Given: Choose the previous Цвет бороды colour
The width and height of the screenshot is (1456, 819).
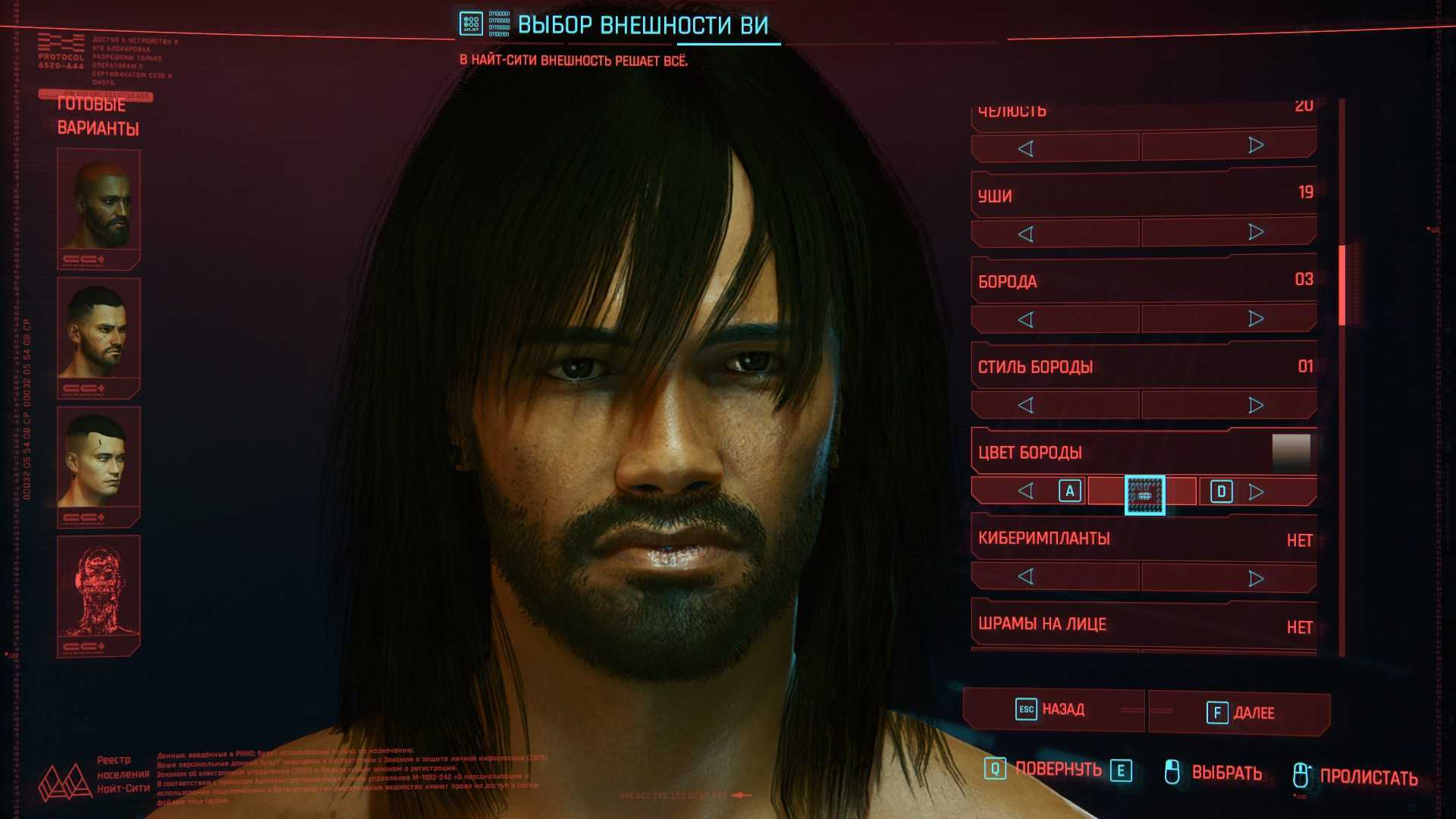Looking at the screenshot, I should (x=1026, y=491).
